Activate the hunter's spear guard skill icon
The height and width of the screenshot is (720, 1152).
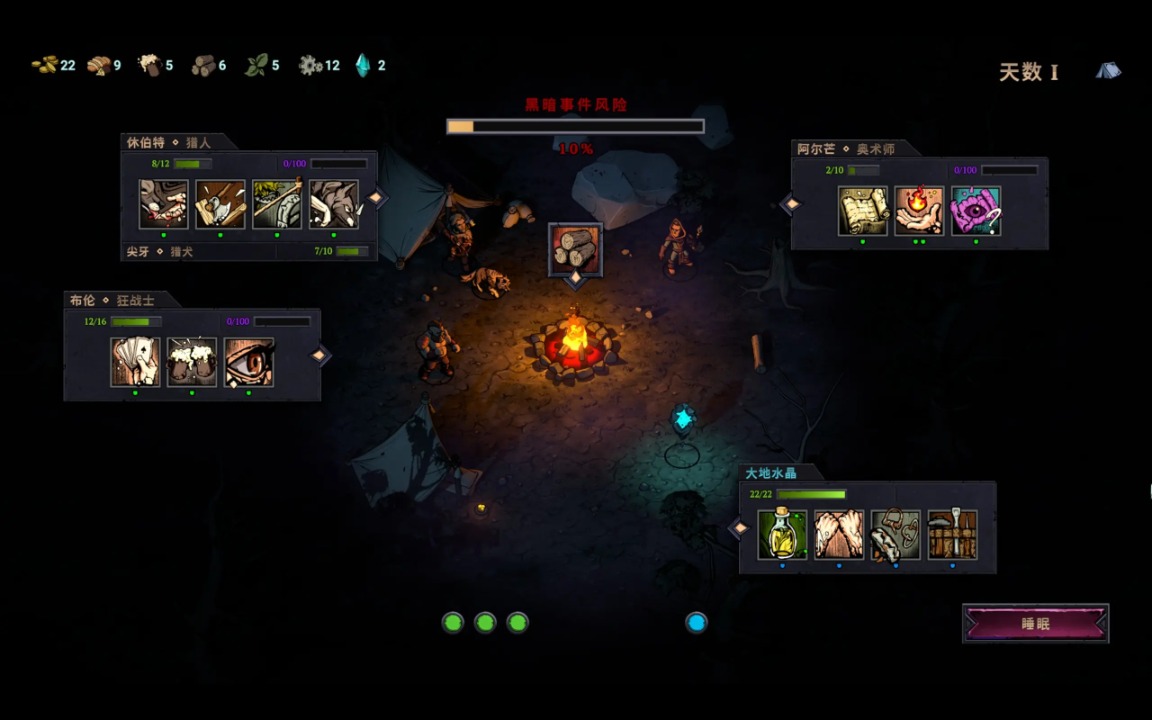pyautogui.click(x=277, y=205)
